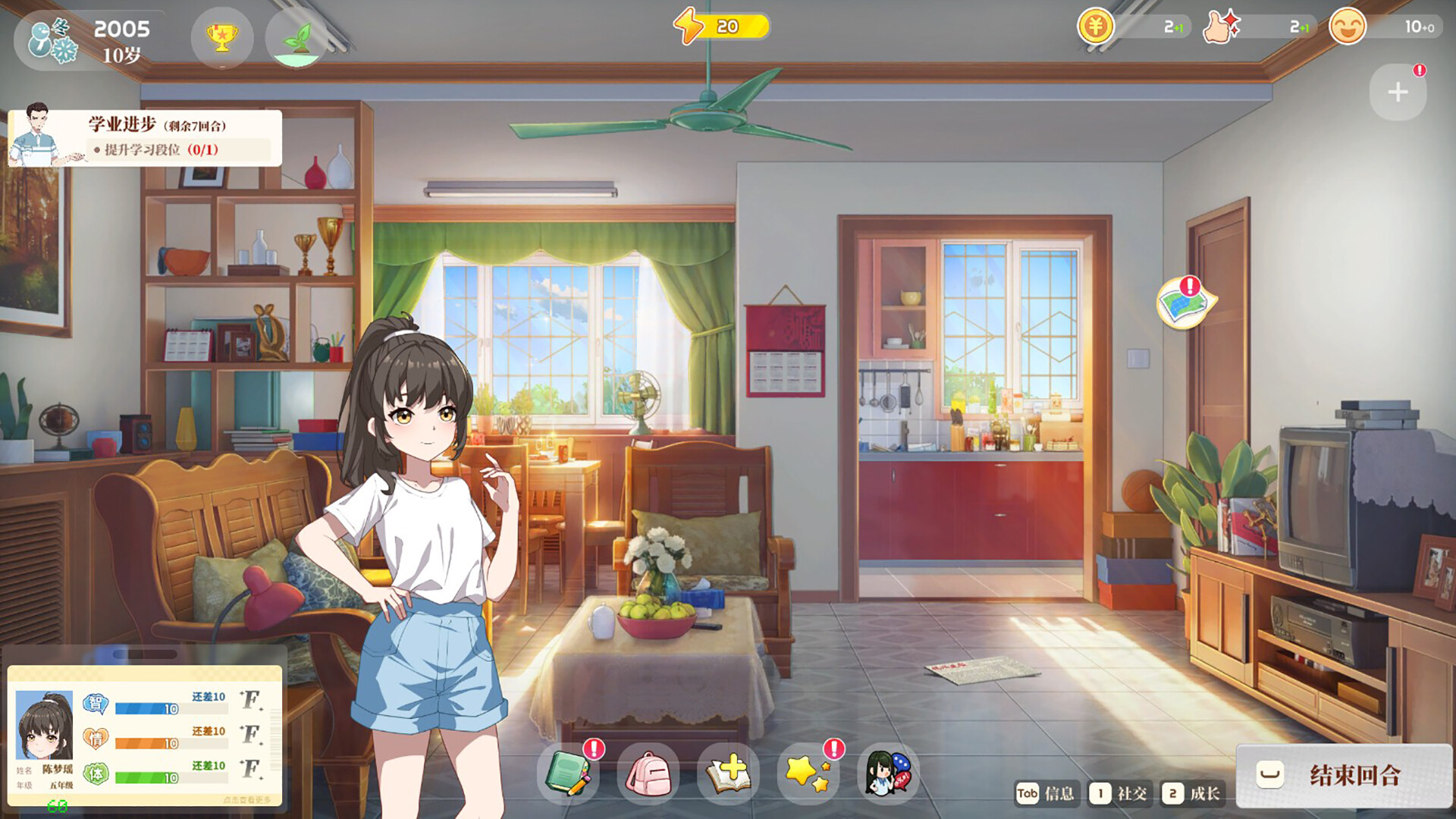Click the trophy achievements icon
Image resolution: width=1456 pixels, height=819 pixels.
(x=221, y=37)
